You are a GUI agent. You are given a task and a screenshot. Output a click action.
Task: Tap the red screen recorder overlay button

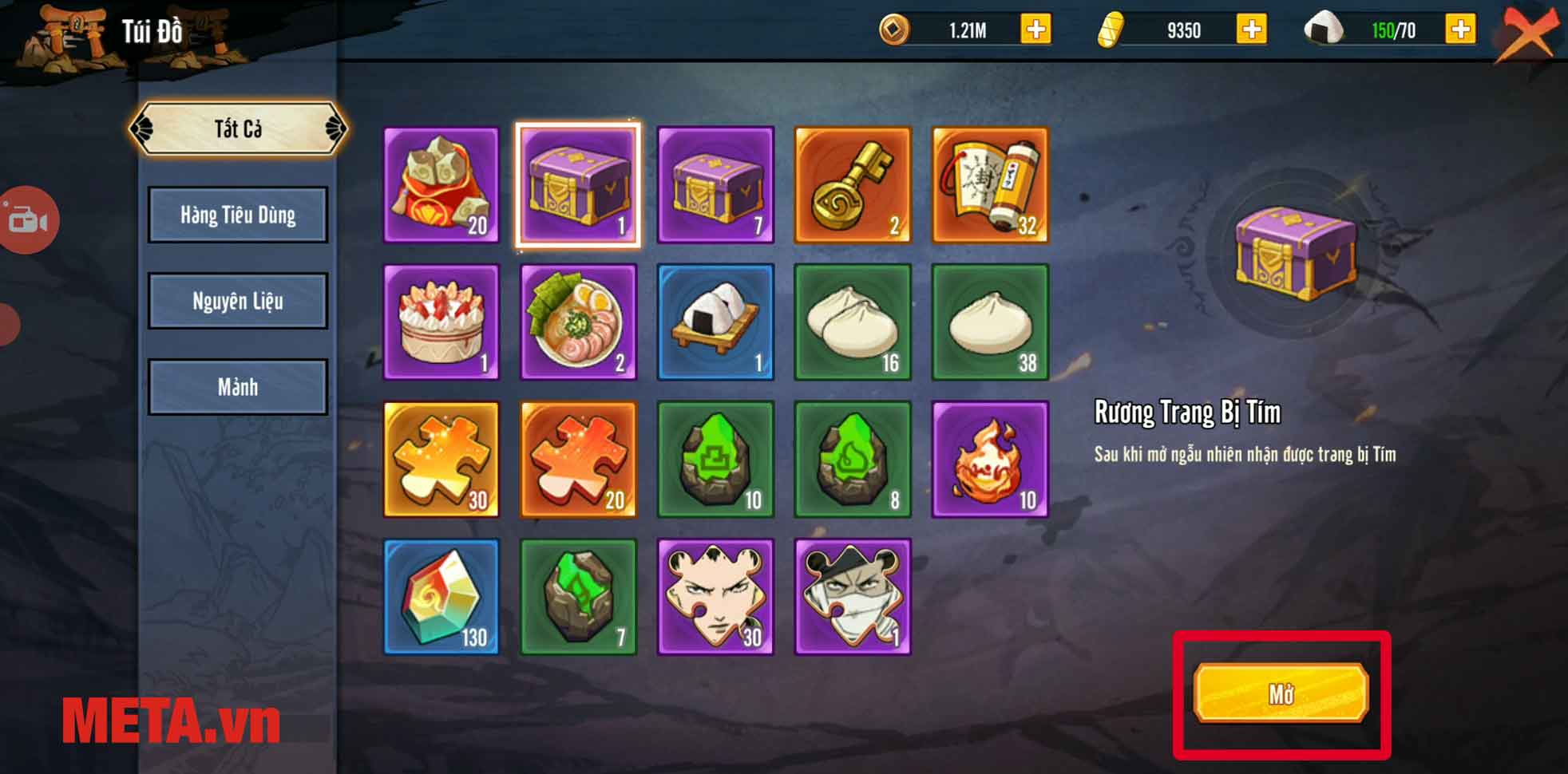(28, 220)
